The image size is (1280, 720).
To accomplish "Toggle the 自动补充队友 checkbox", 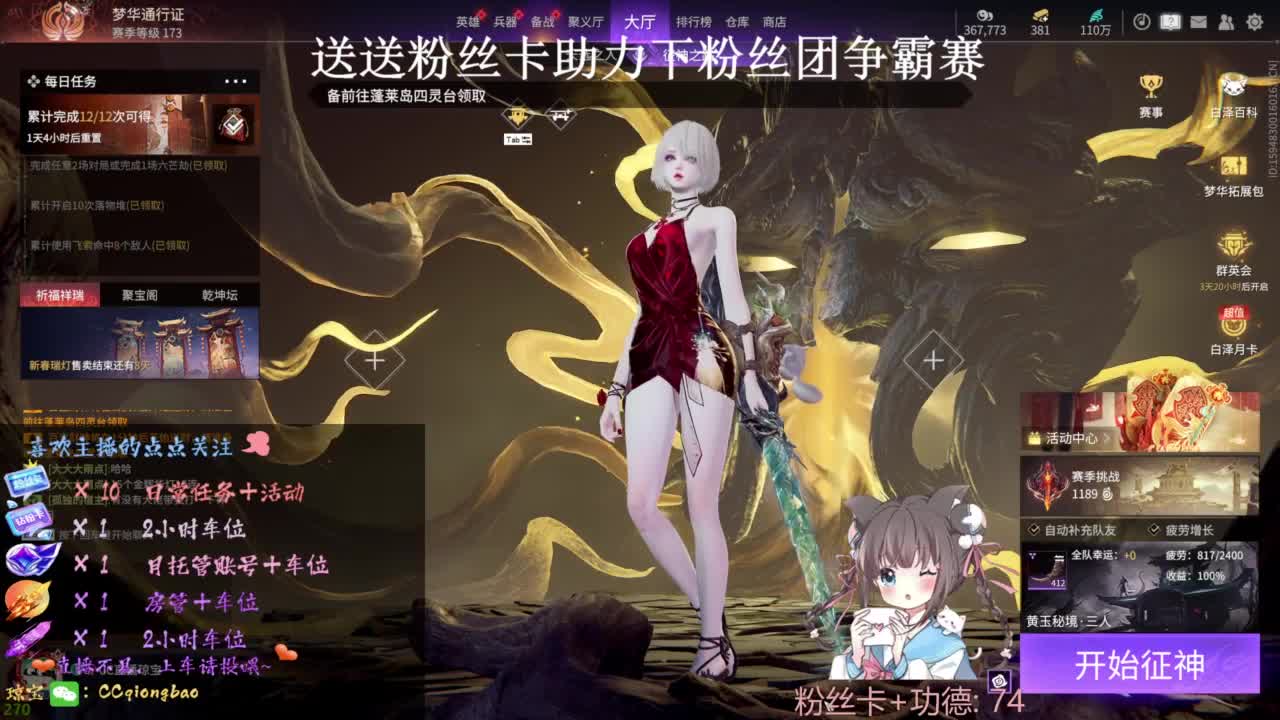I will pos(1034,528).
